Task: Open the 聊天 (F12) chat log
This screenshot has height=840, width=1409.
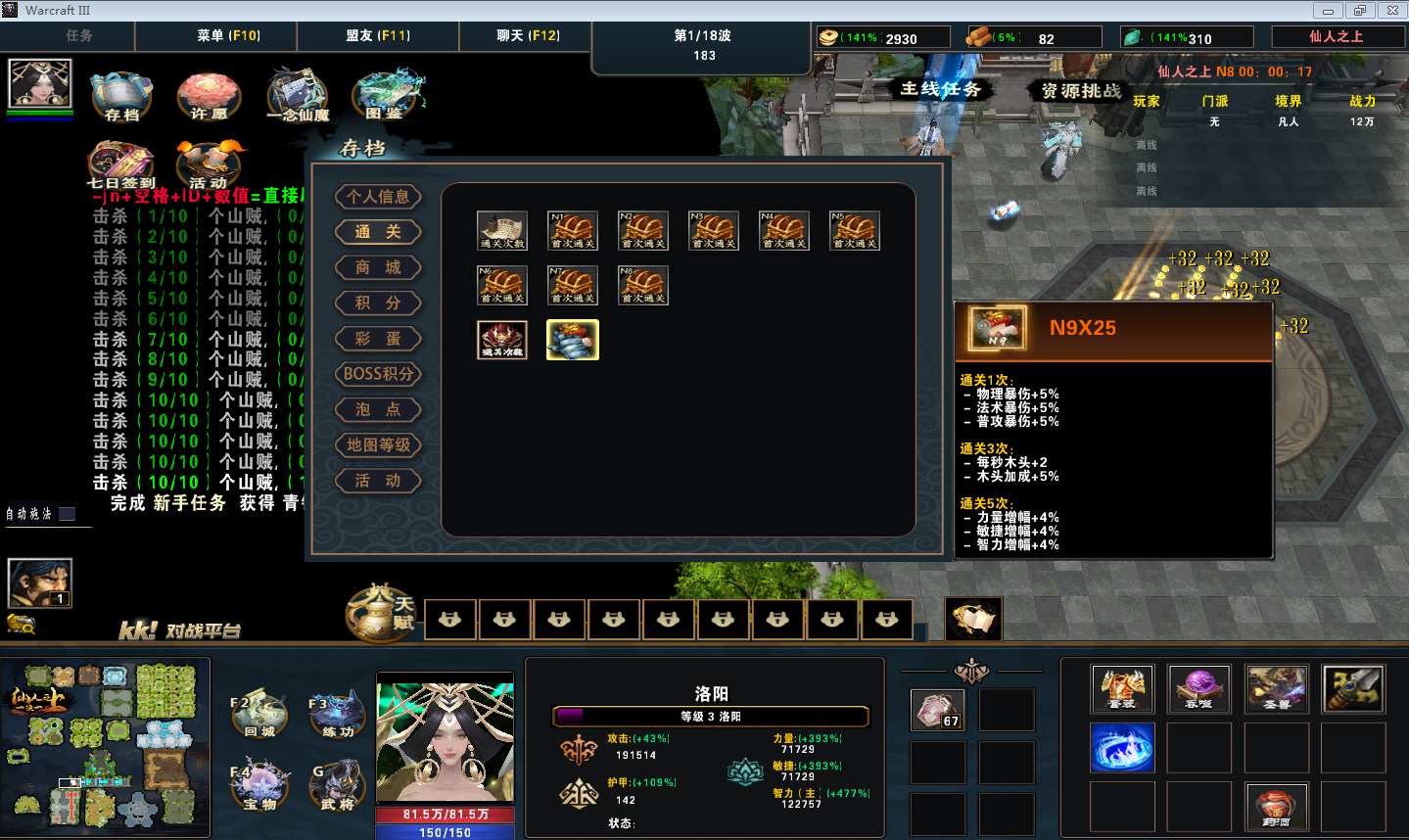Action: click(x=528, y=36)
